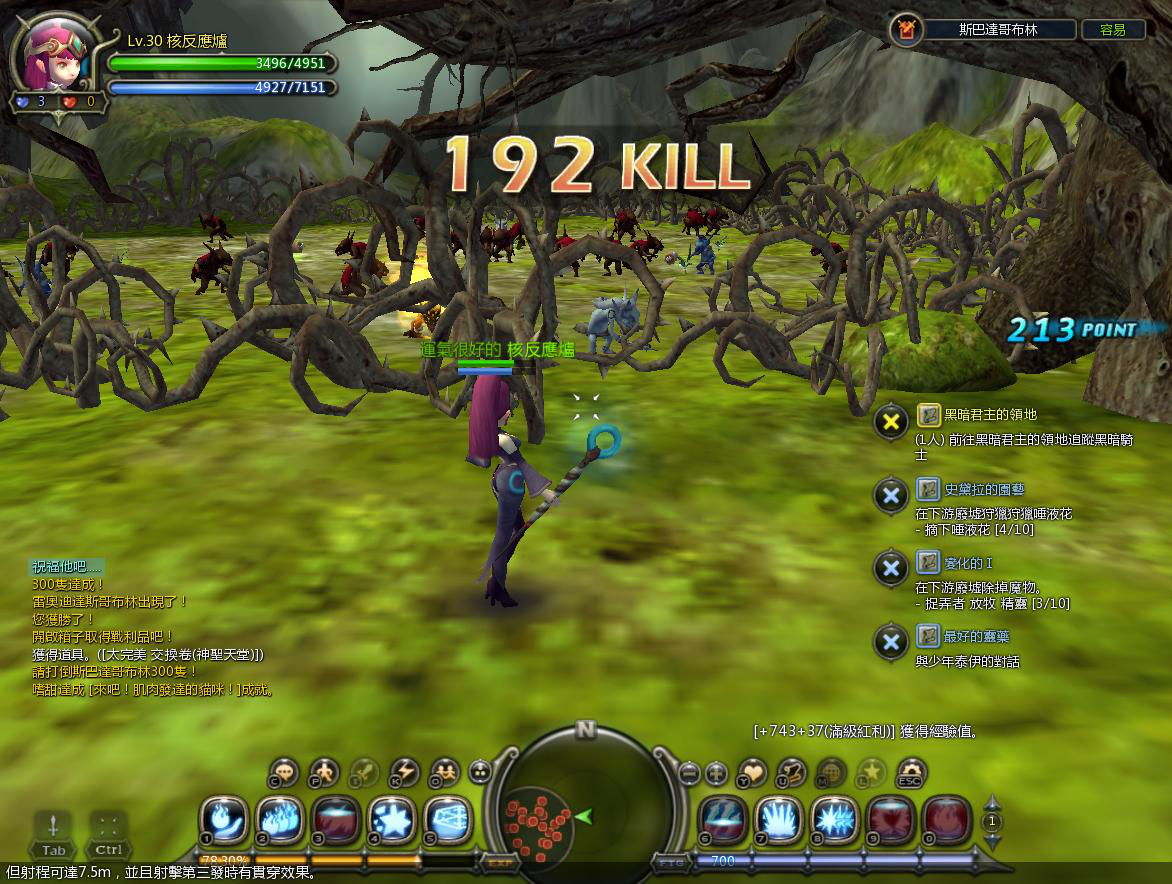1172x884 pixels.
Task: Cast the blue fire wave skill in slot 2
Action: [281, 820]
